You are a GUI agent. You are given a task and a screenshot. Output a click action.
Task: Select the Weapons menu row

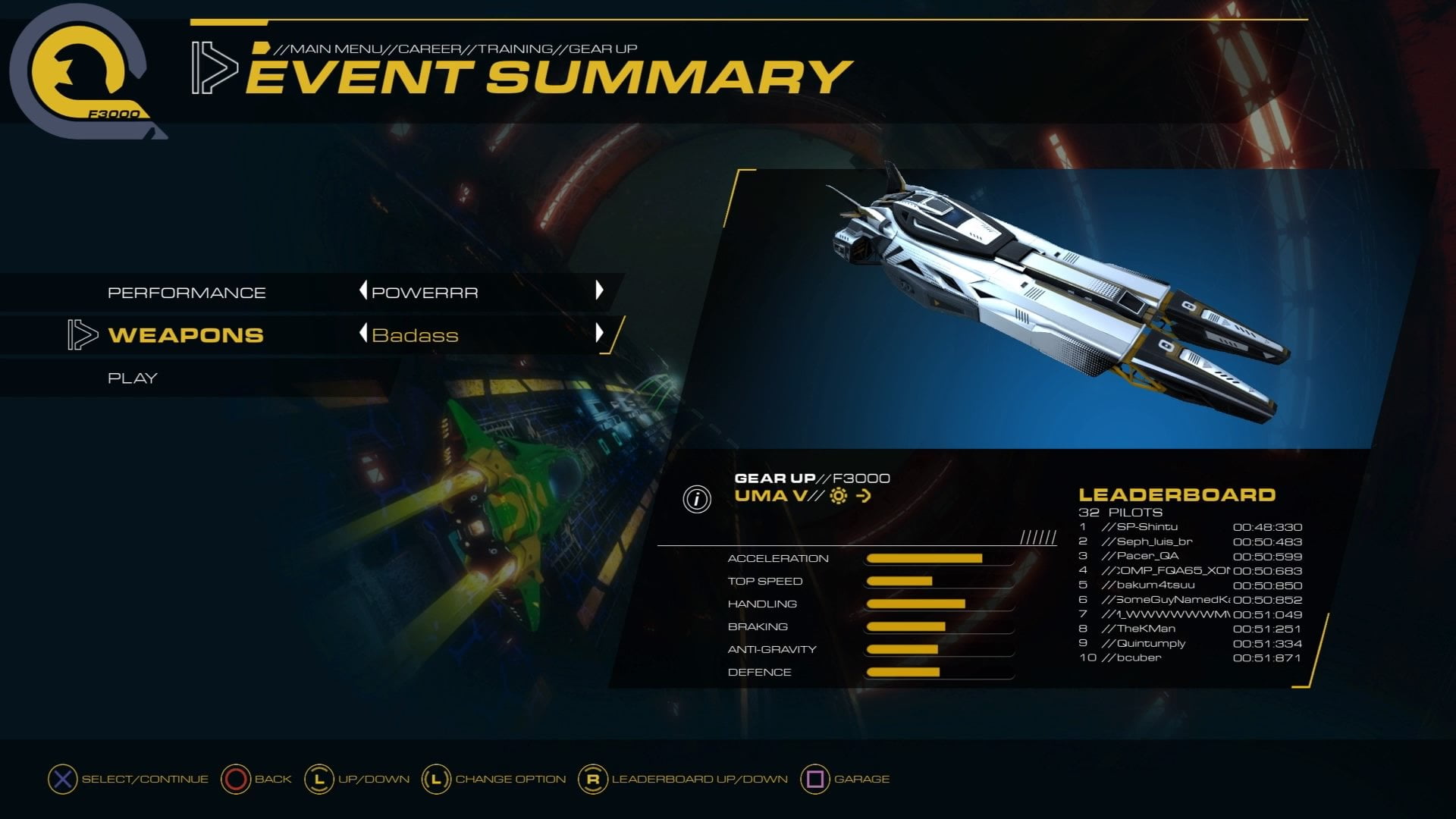(186, 335)
